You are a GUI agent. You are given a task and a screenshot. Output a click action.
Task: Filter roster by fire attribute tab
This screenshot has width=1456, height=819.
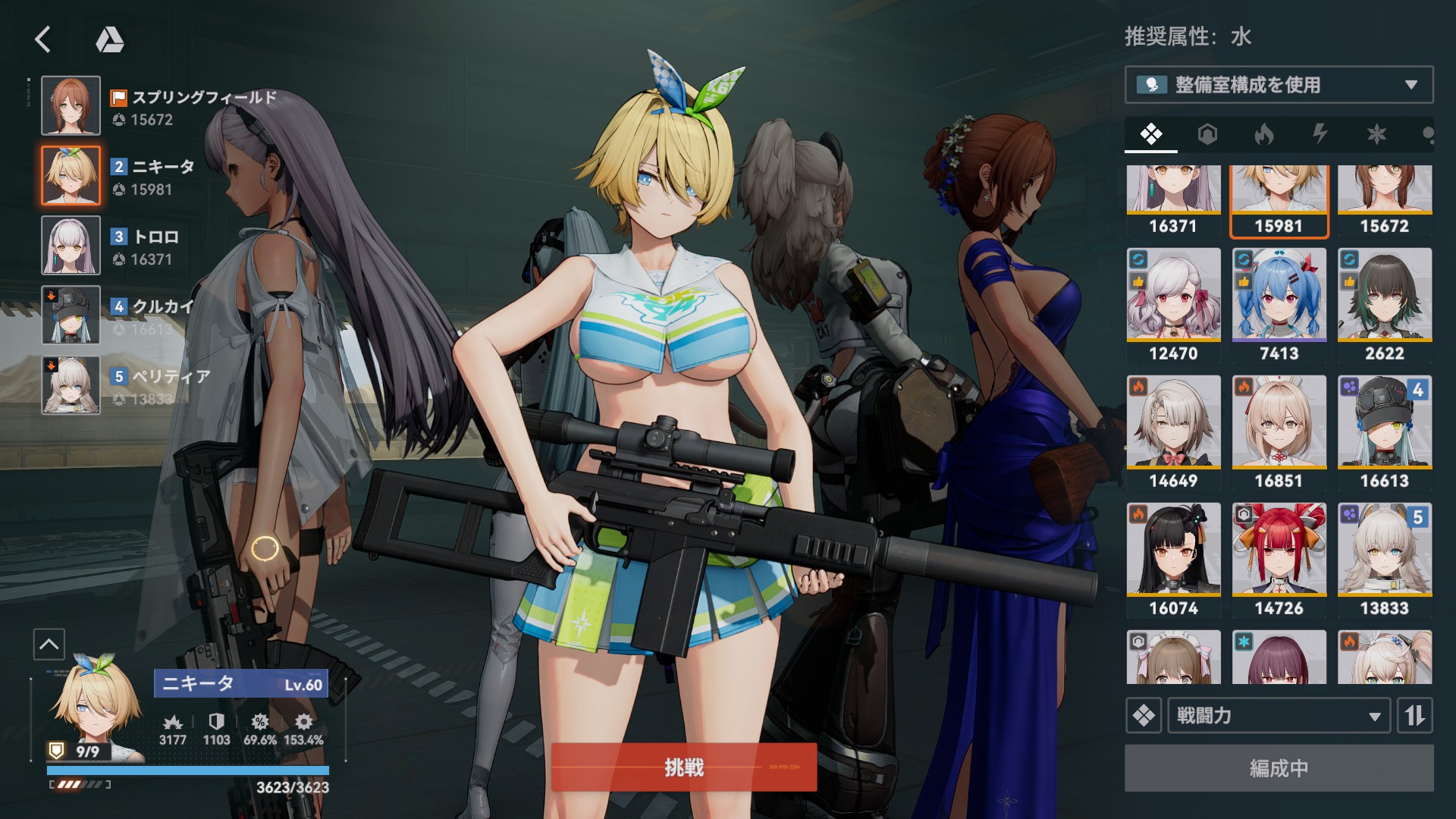click(1263, 135)
